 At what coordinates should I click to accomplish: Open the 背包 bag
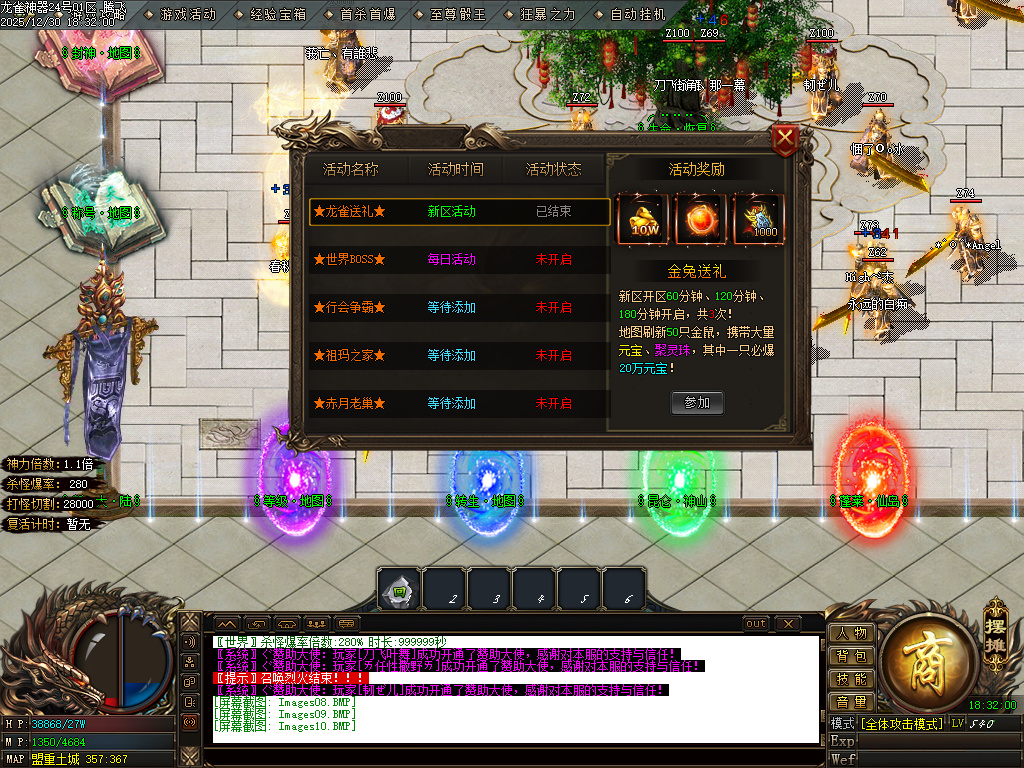pyautogui.click(x=851, y=656)
